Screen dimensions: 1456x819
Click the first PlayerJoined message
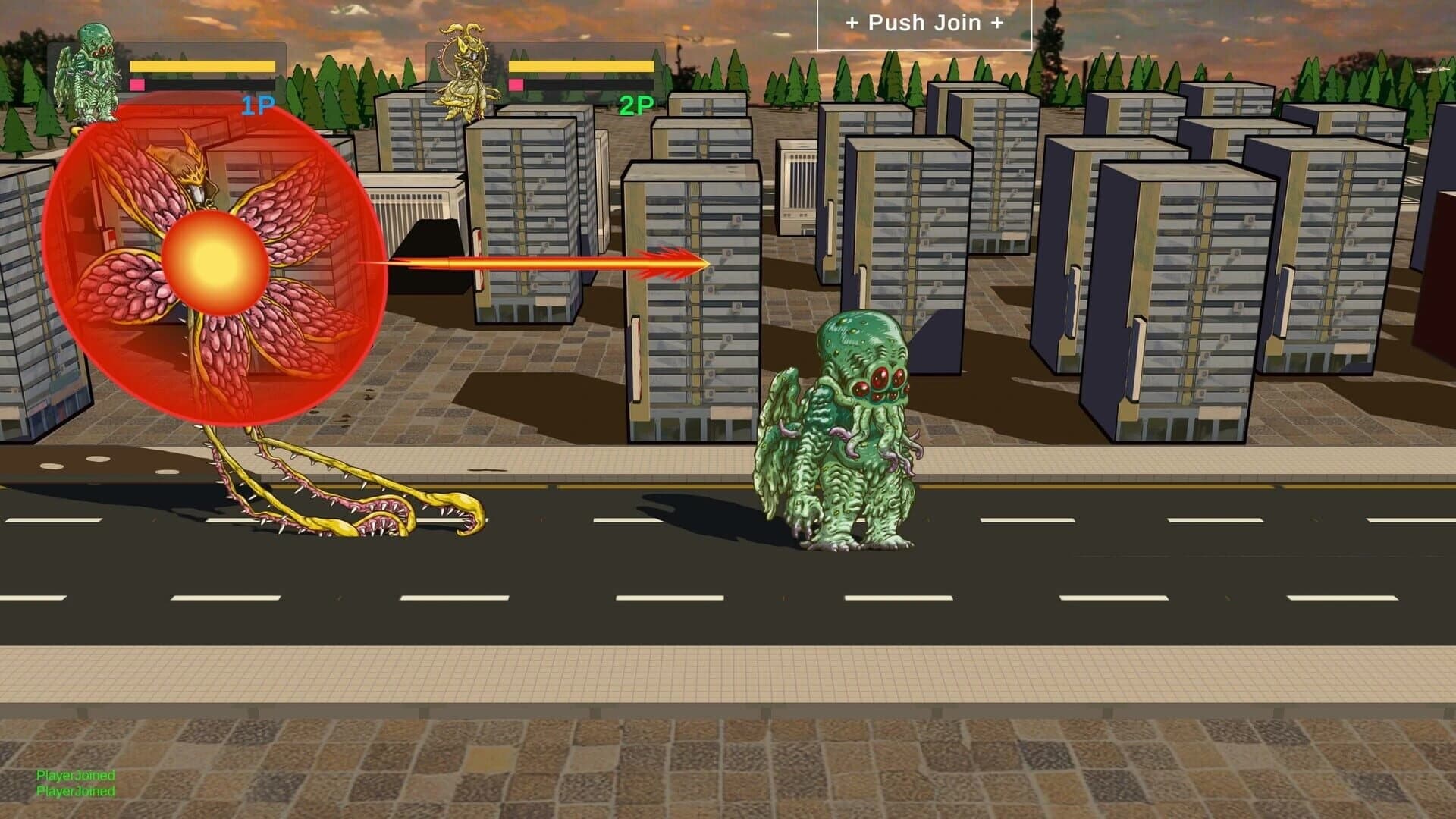76,777
